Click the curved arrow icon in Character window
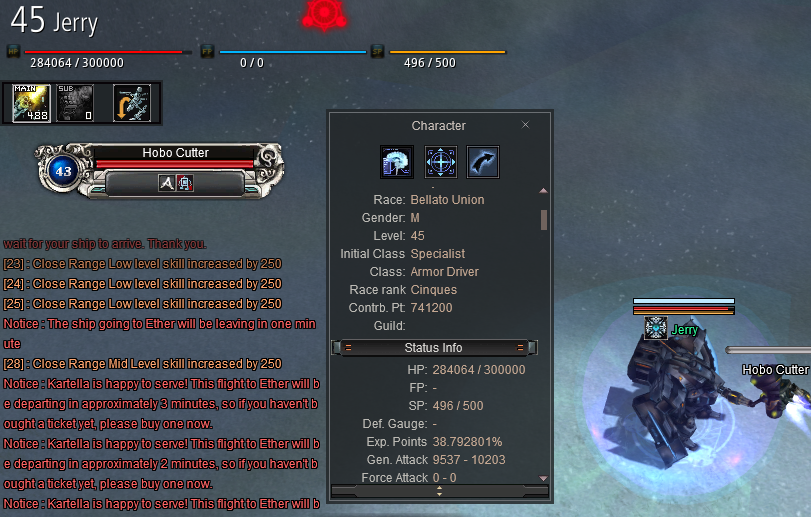The height and width of the screenshot is (517, 811). pyautogui.click(x=483, y=162)
